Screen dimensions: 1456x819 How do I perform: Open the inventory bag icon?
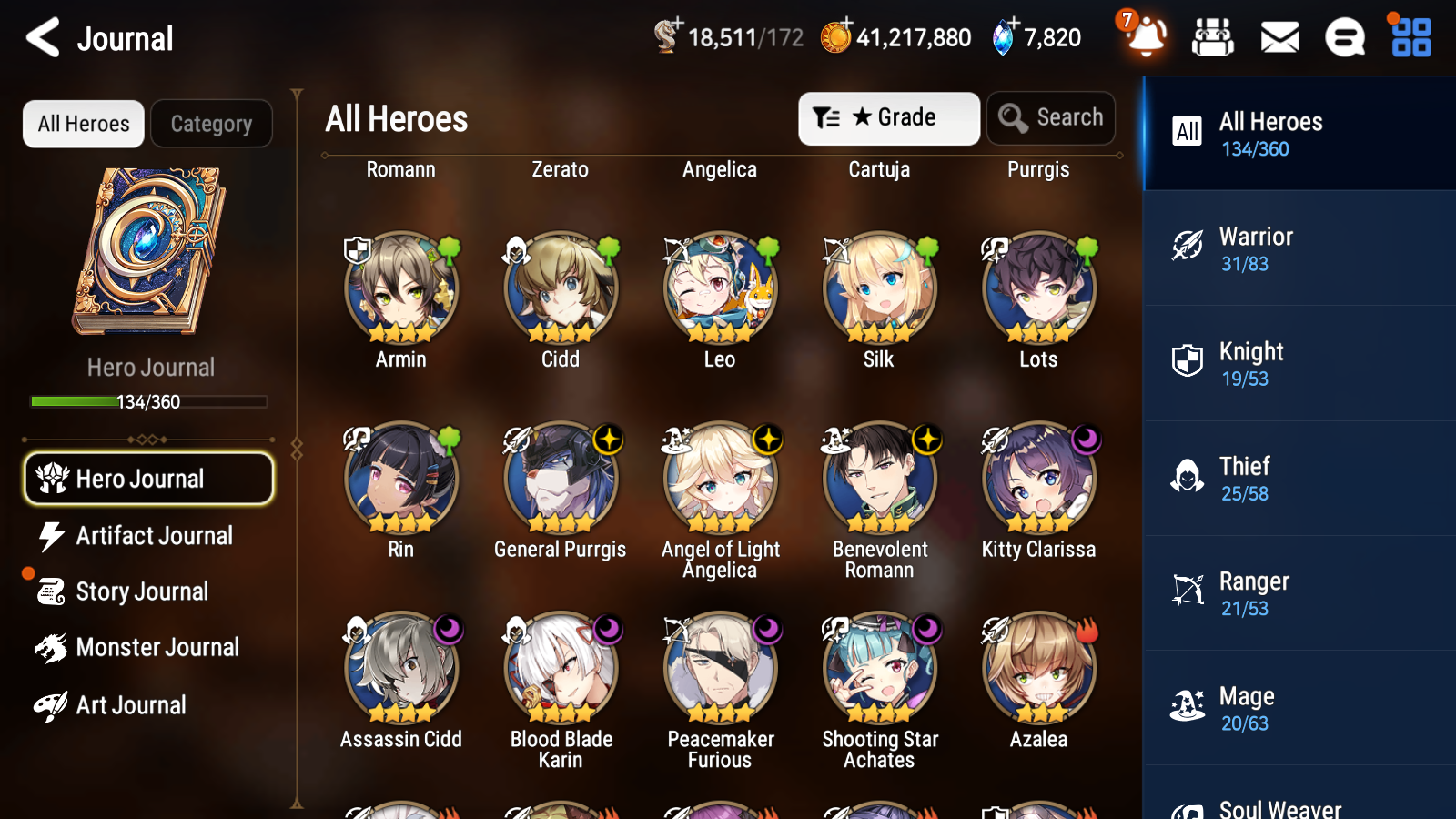point(1212,38)
